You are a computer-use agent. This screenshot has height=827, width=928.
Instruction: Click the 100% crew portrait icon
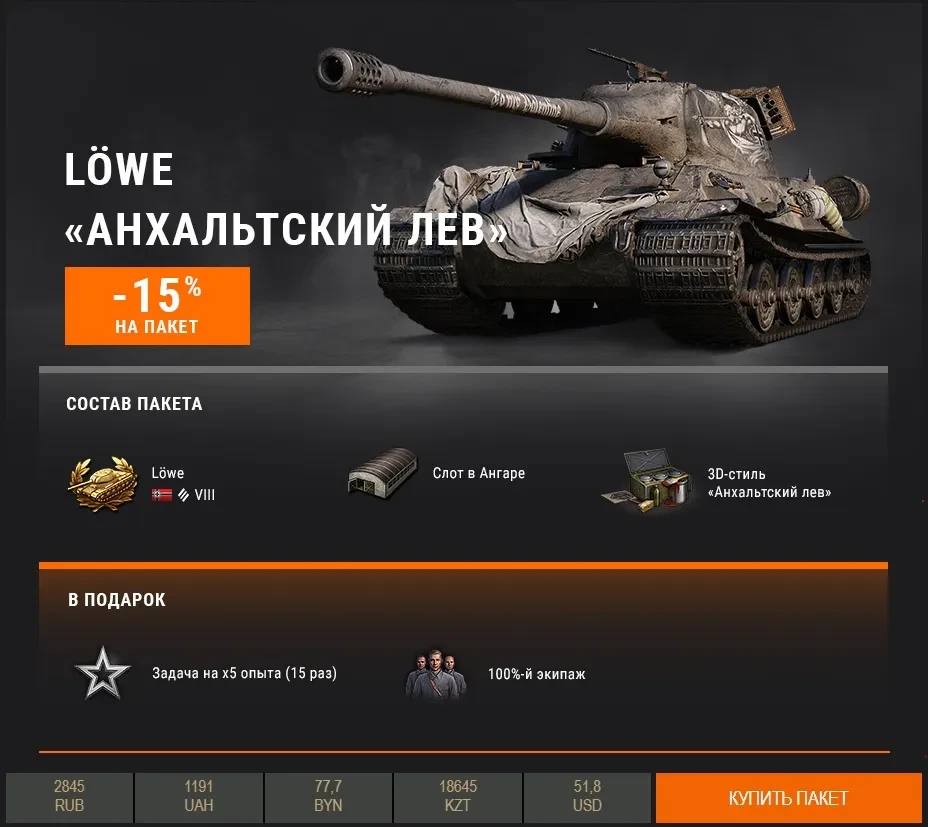click(435, 675)
